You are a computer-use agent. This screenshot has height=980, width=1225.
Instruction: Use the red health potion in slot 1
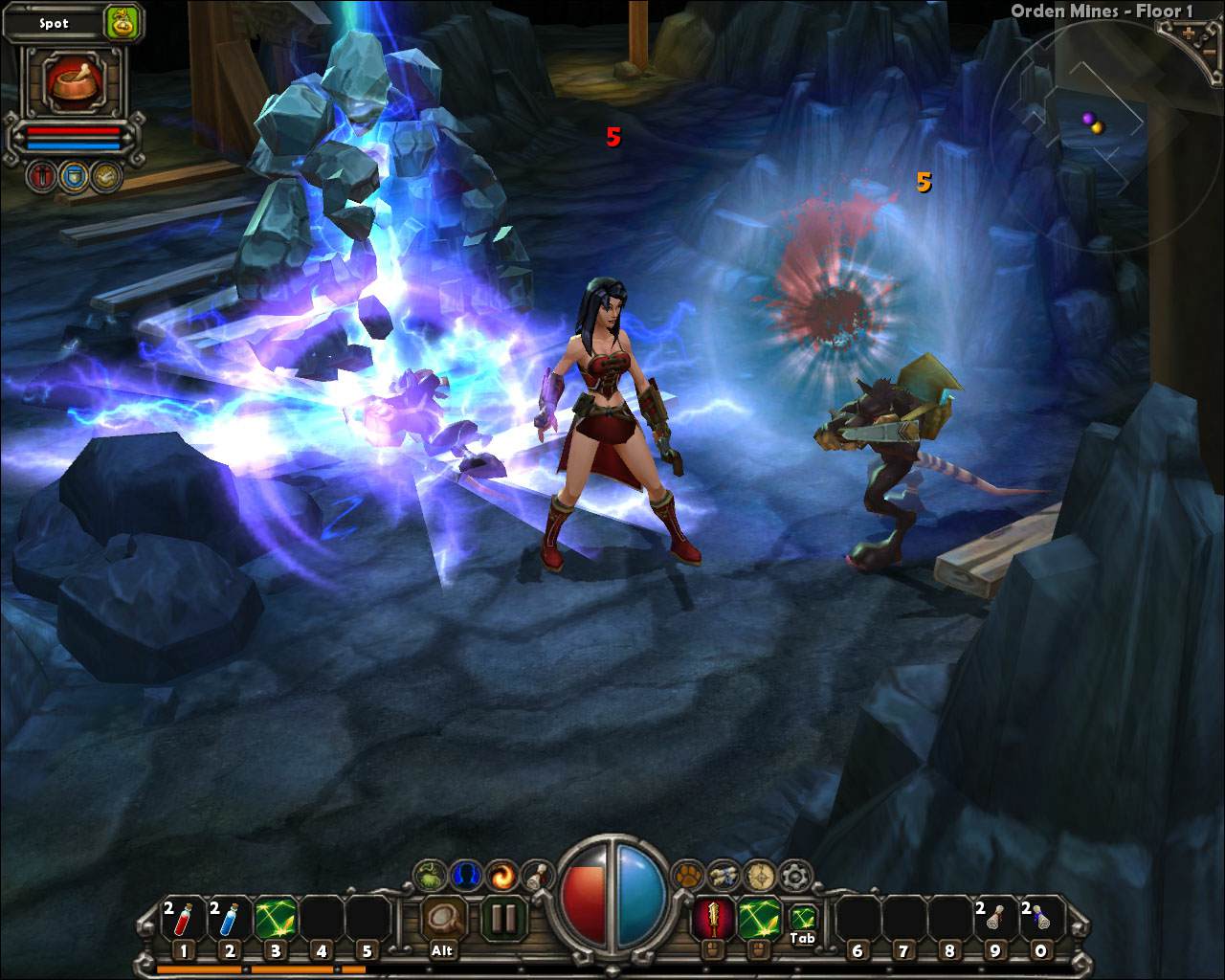point(184,920)
